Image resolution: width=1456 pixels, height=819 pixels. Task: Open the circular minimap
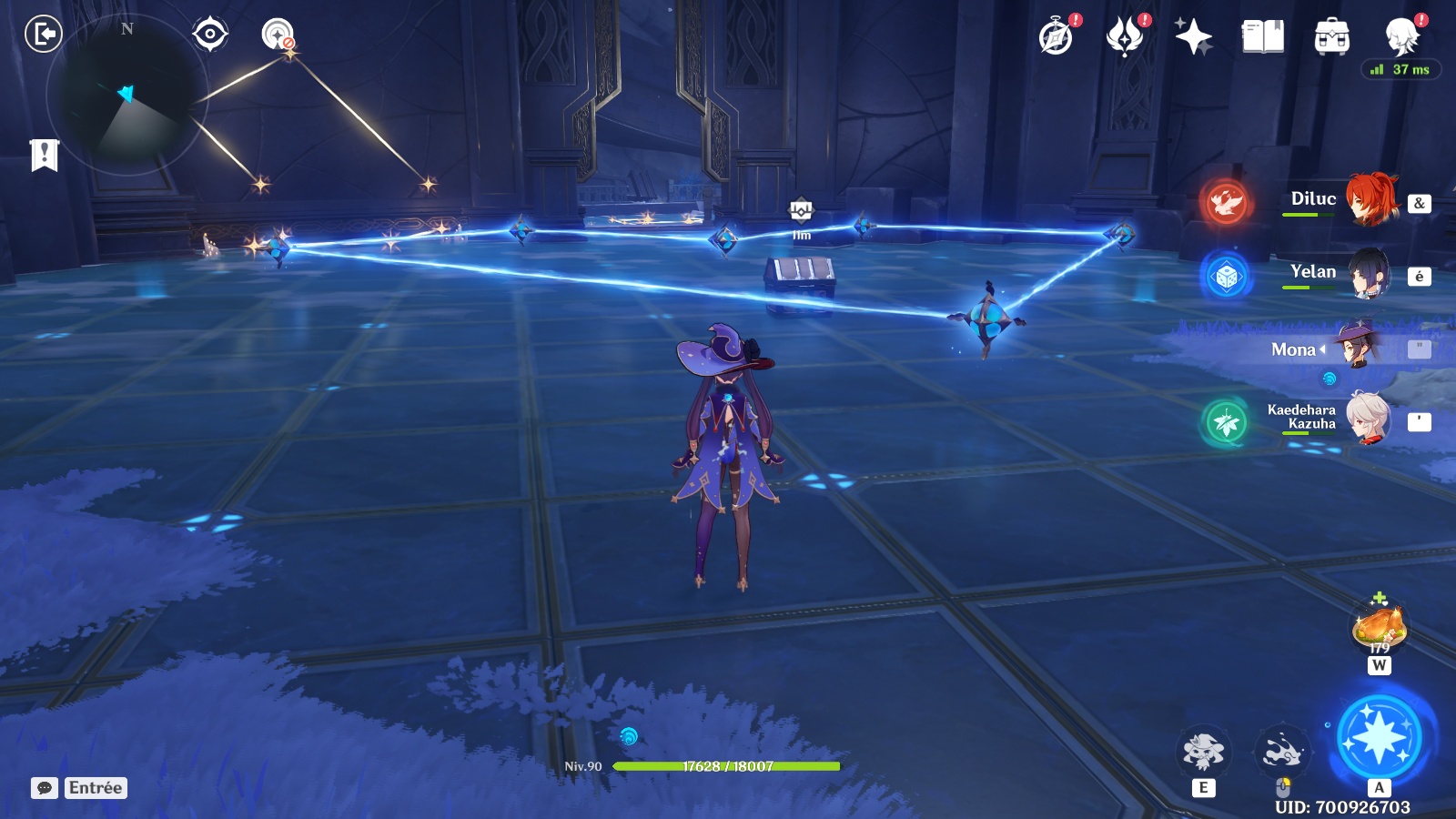coord(126,96)
